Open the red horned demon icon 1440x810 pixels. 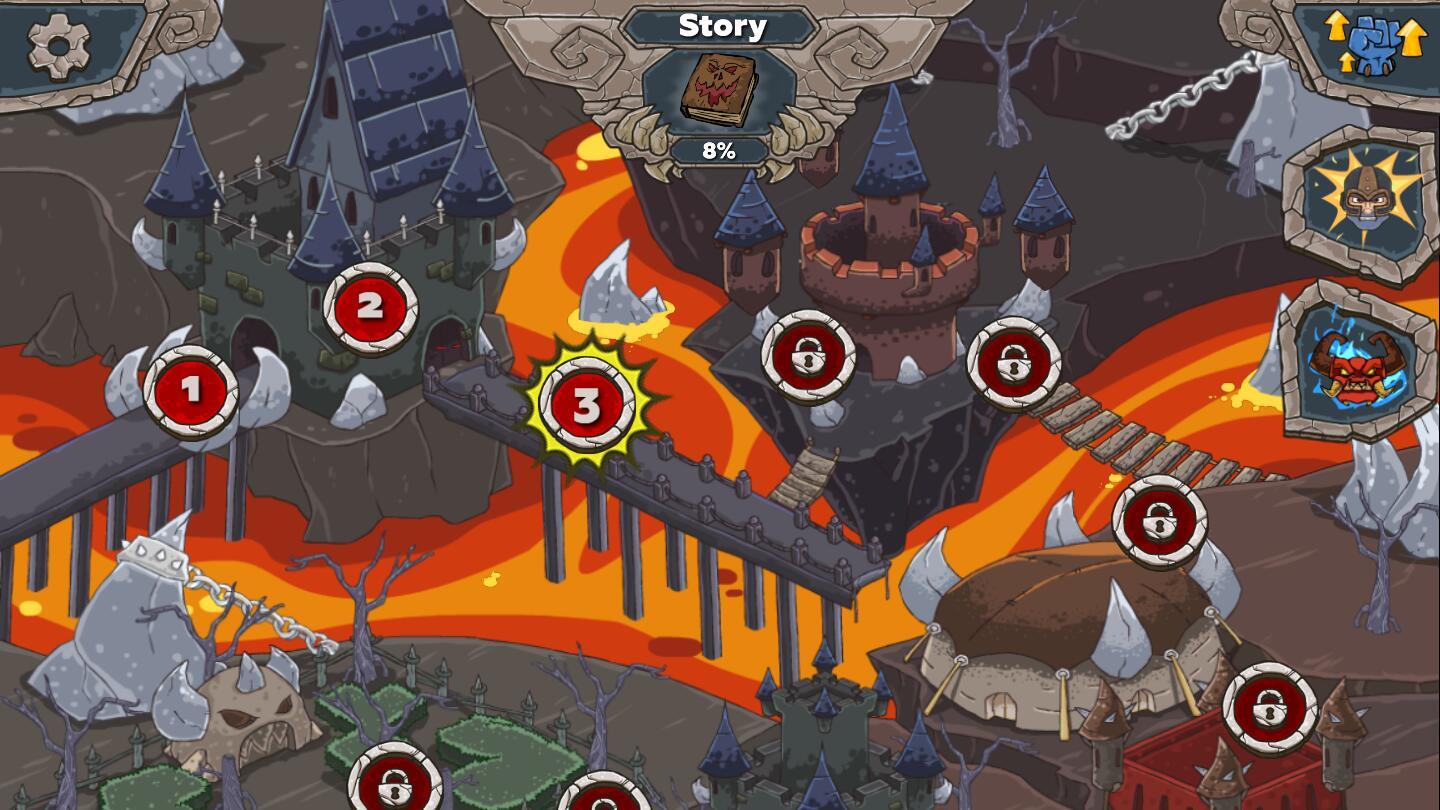pos(1358,363)
